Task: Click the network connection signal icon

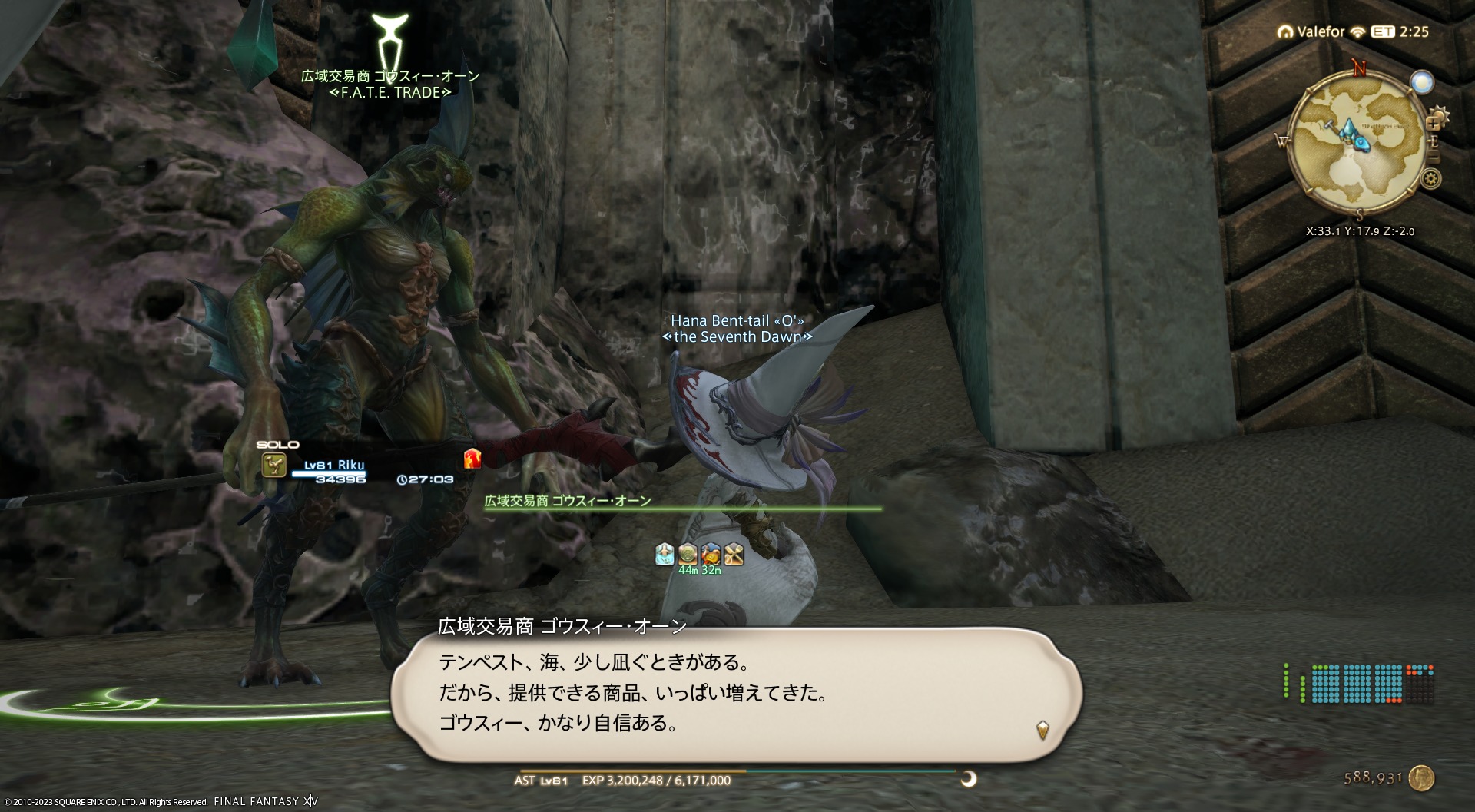Action: [1357, 31]
